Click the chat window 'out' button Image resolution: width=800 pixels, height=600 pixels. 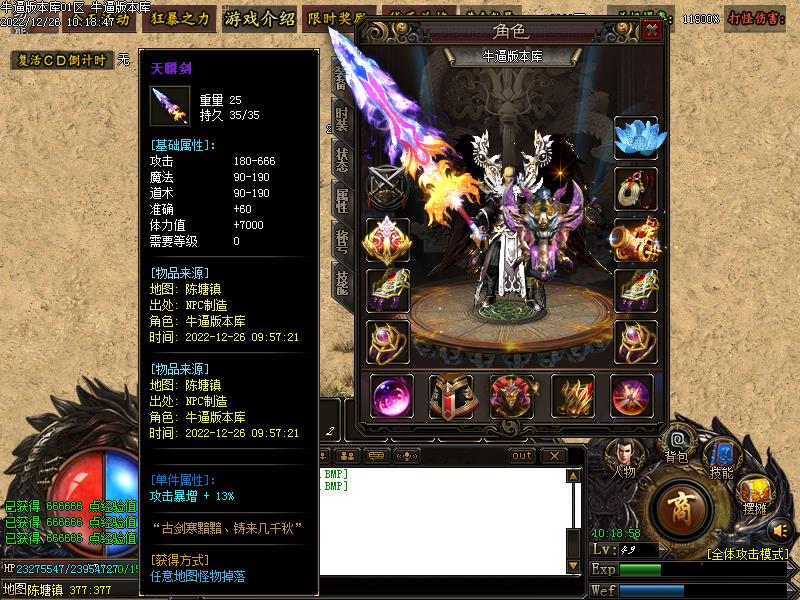click(x=522, y=456)
